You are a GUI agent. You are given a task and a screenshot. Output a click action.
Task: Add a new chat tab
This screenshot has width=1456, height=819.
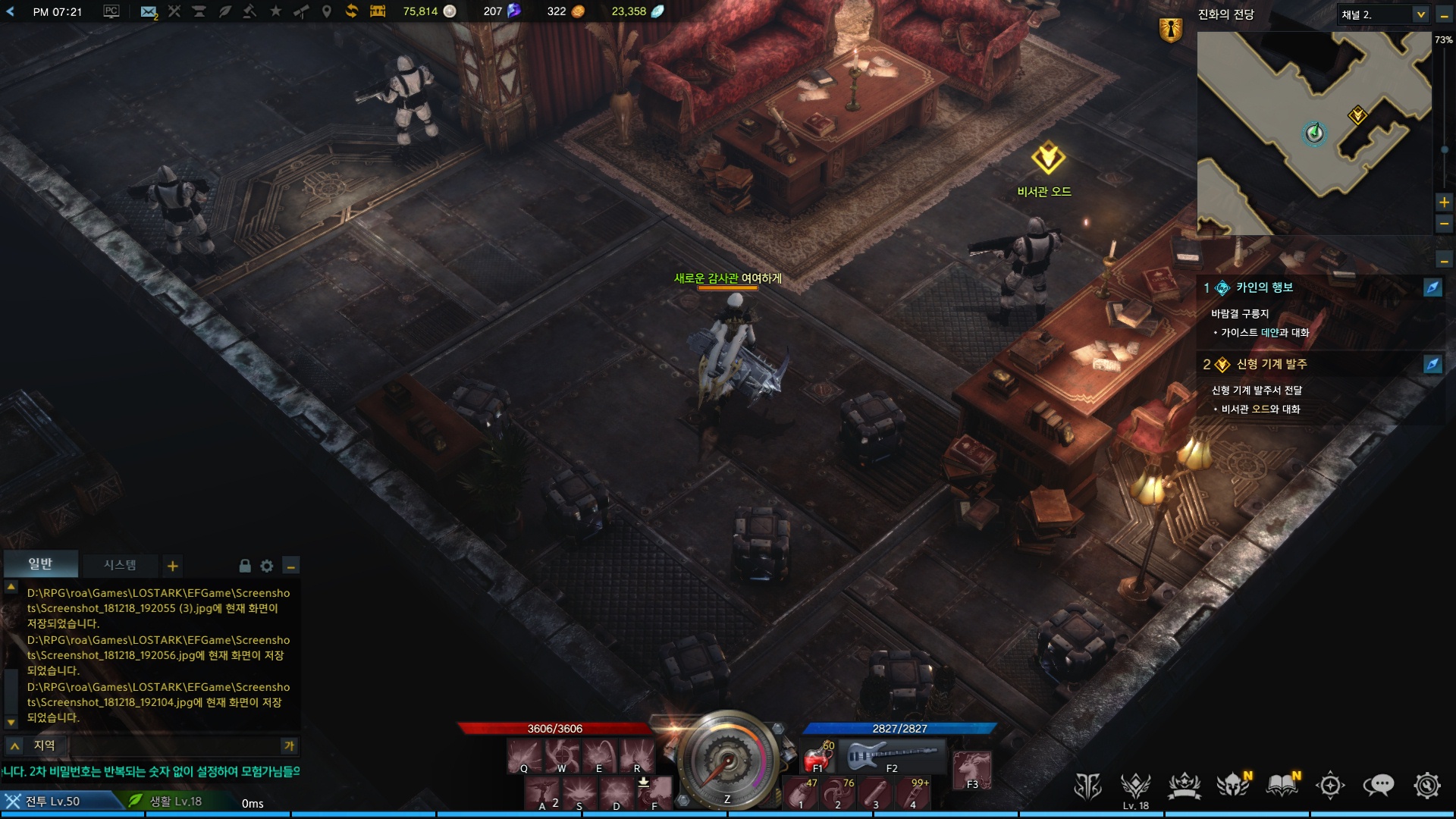173,566
